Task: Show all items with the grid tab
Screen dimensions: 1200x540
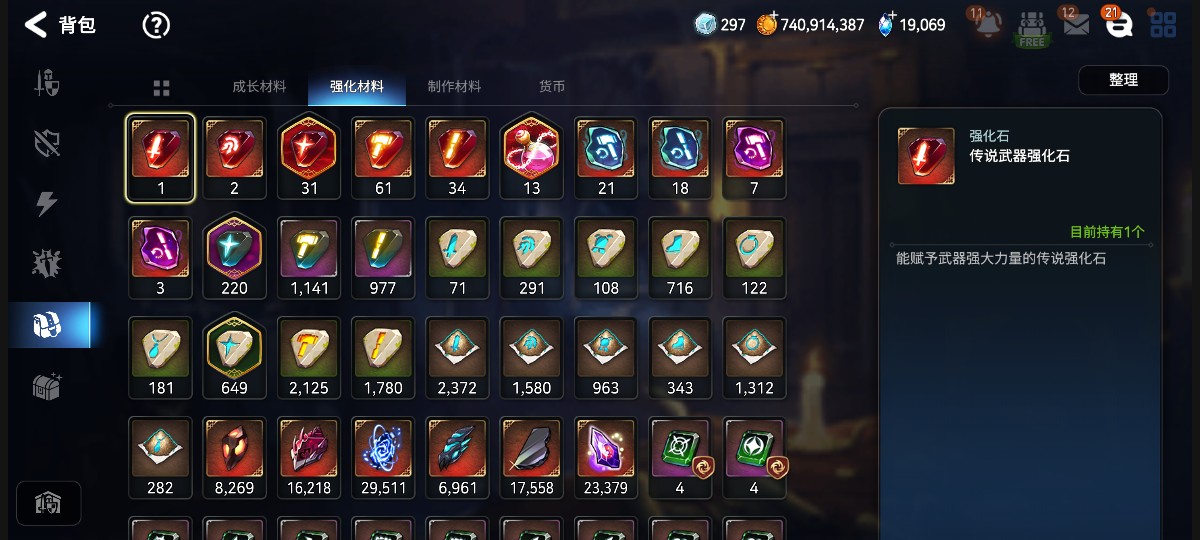Action: (161, 88)
